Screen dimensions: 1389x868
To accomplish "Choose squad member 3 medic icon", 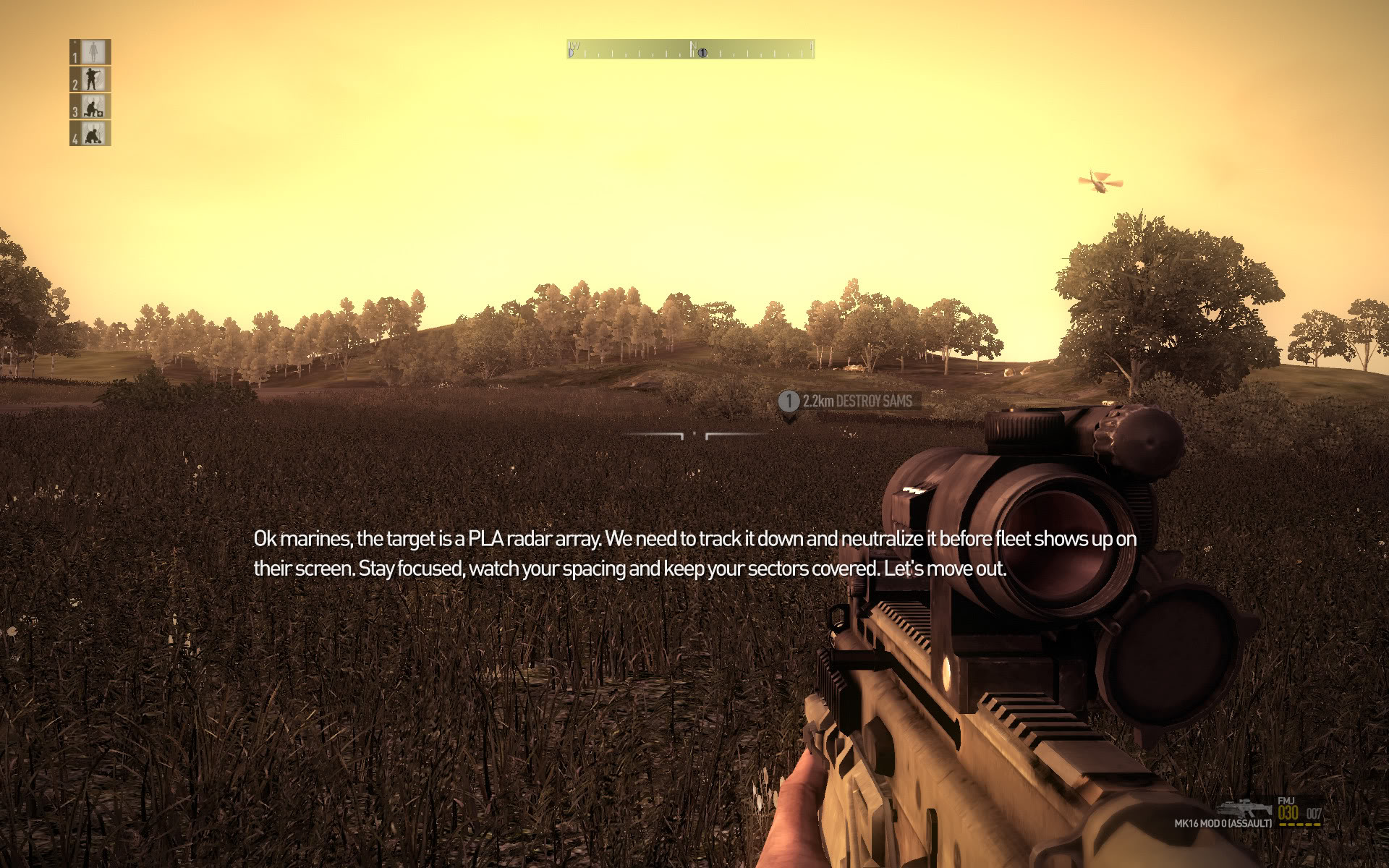I will pyautogui.click(x=92, y=106).
